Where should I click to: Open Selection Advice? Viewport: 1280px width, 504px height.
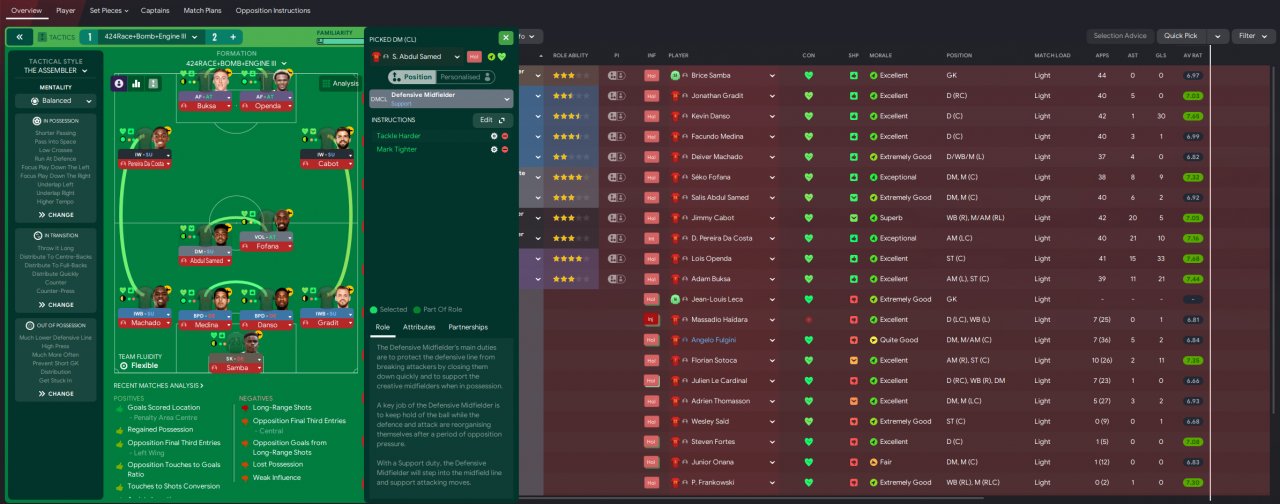(x=1119, y=36)
